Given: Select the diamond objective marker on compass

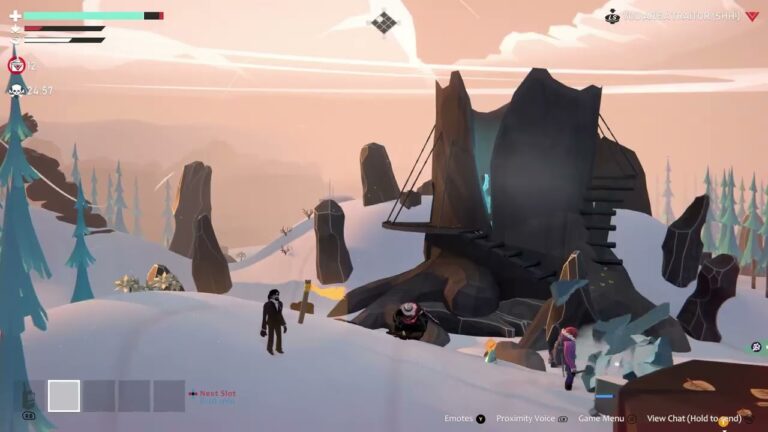Looking at the screenshot, I should (384, 22).
